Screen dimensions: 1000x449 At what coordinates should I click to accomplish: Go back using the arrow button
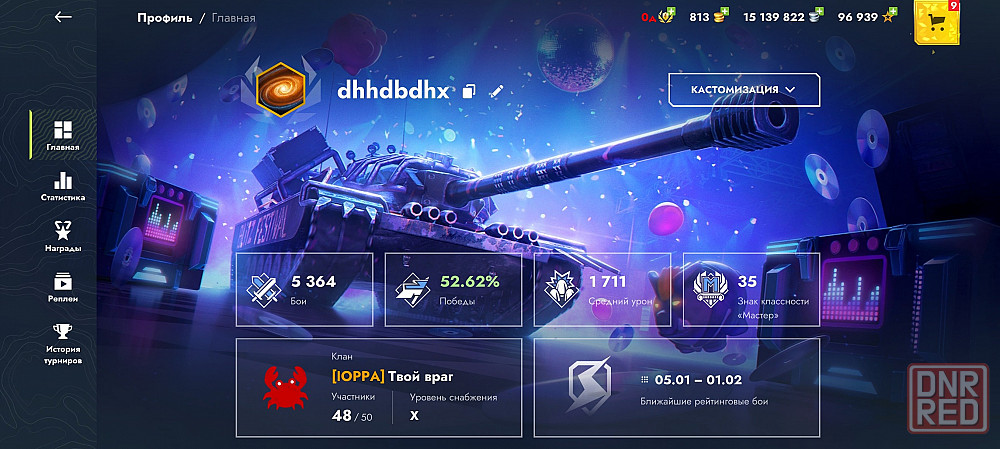pos(63,17)
